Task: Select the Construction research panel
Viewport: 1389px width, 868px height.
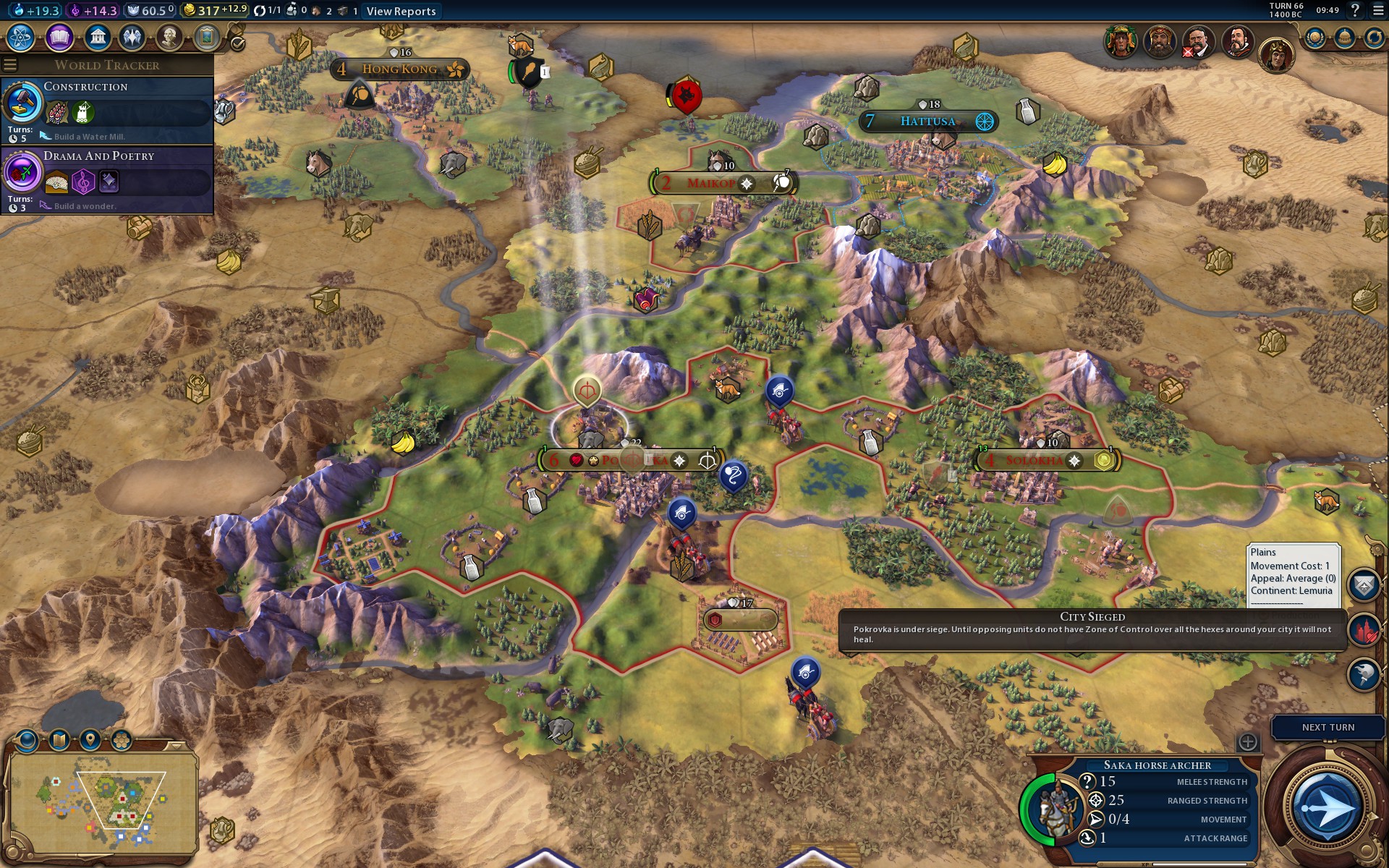Action: [x=107, y=110]
